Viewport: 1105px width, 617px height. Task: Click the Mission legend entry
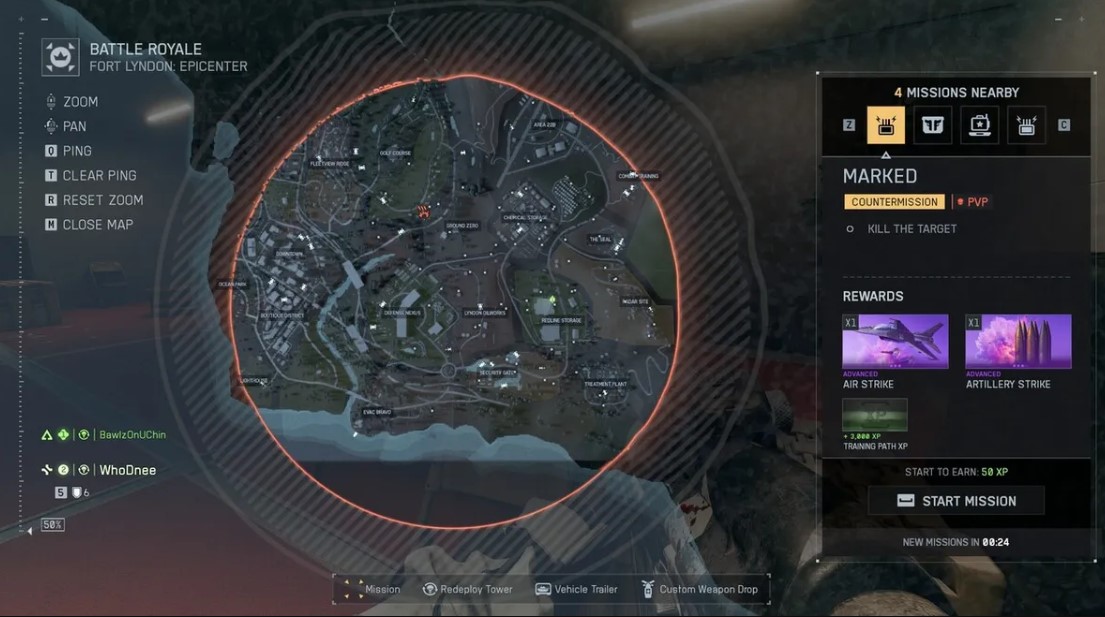371,590
